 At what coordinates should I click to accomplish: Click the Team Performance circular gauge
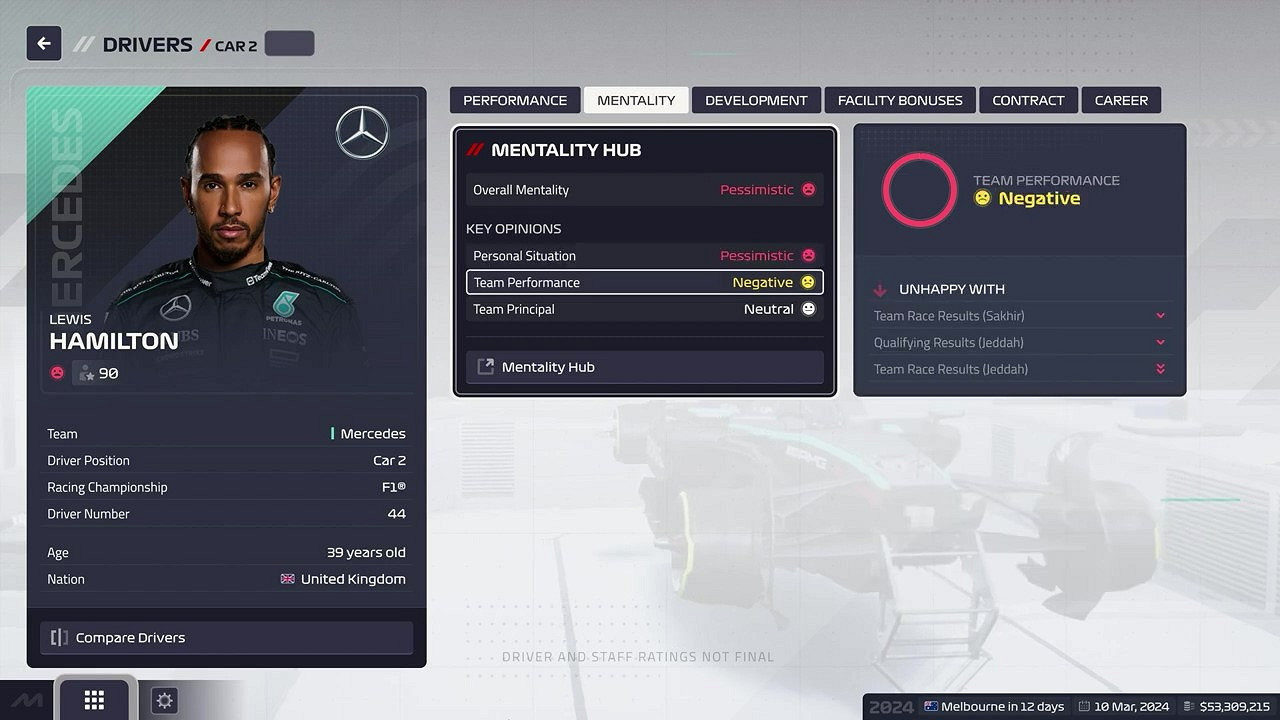[x=919, y=189]
